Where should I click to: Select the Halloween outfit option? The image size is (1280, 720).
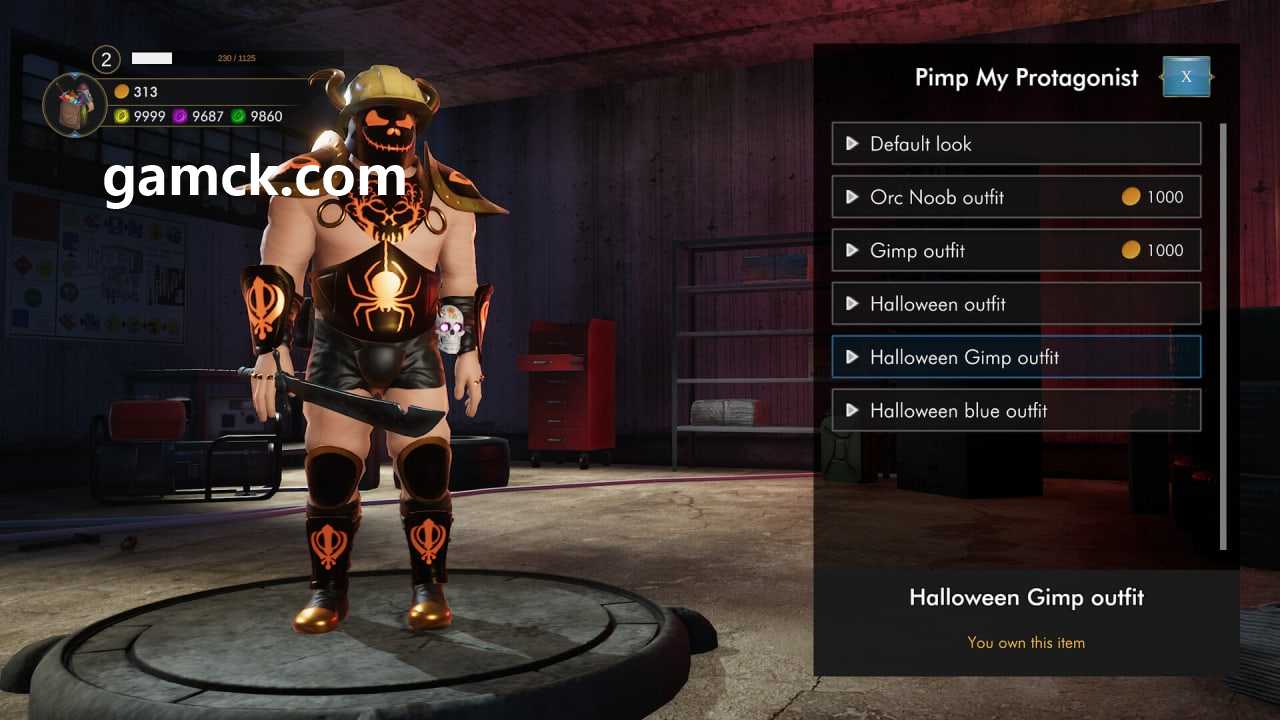pos(1015,304)
